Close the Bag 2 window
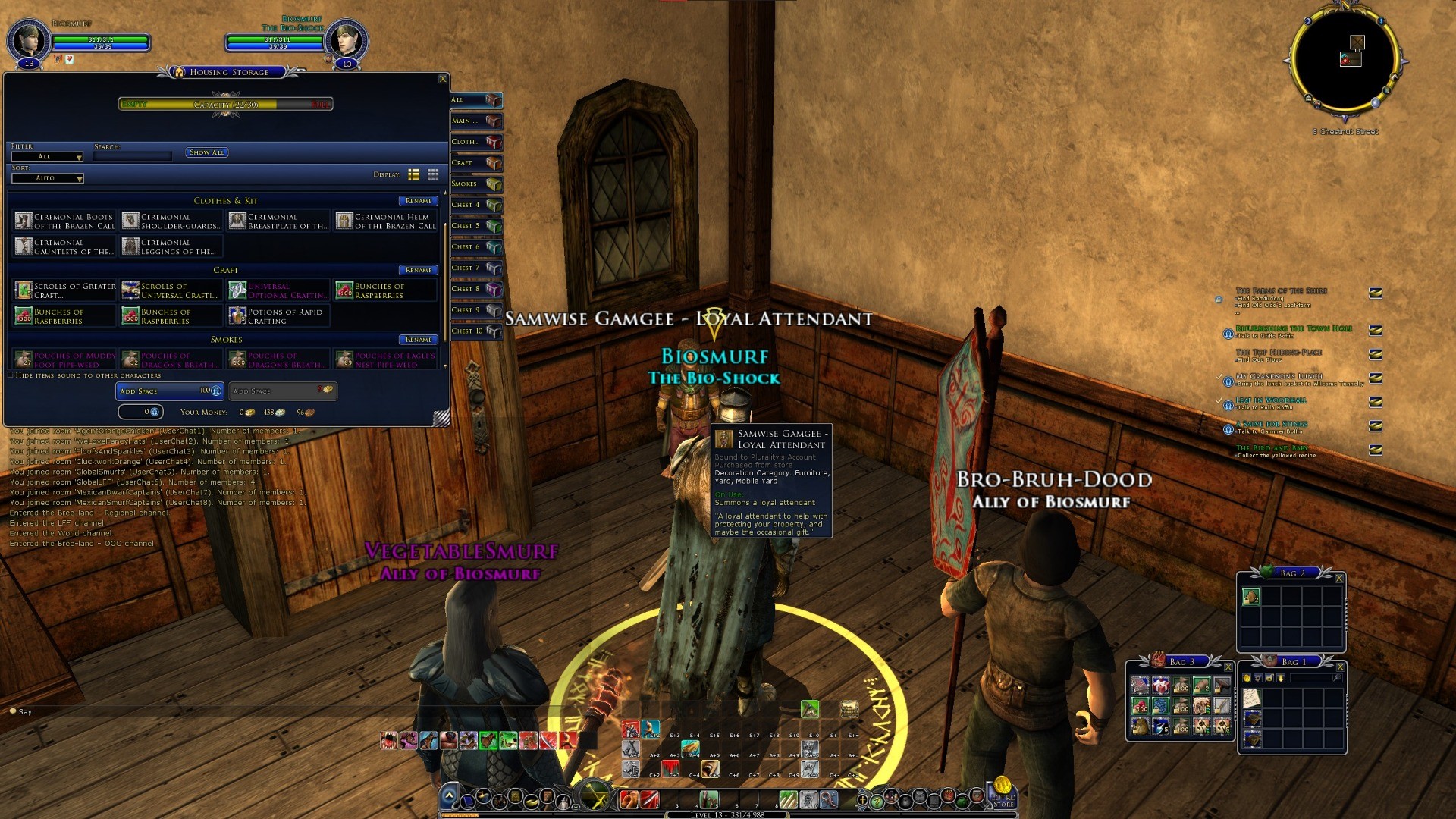Image resolution: width=1456 pixels, height=819 pixels. click(x=1339, y=579)
